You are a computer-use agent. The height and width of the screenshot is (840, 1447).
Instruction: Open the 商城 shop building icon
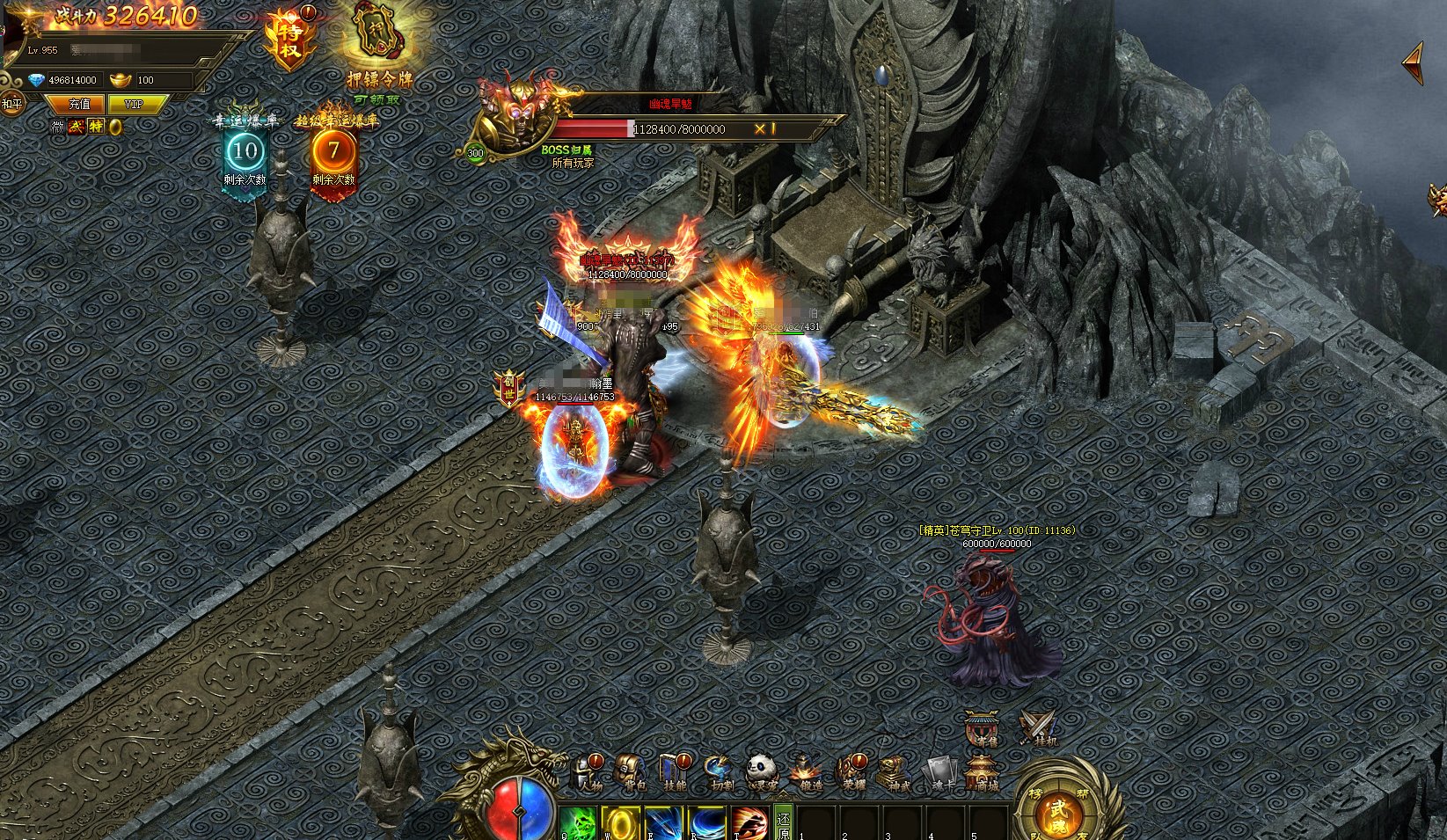click(982, 771)
